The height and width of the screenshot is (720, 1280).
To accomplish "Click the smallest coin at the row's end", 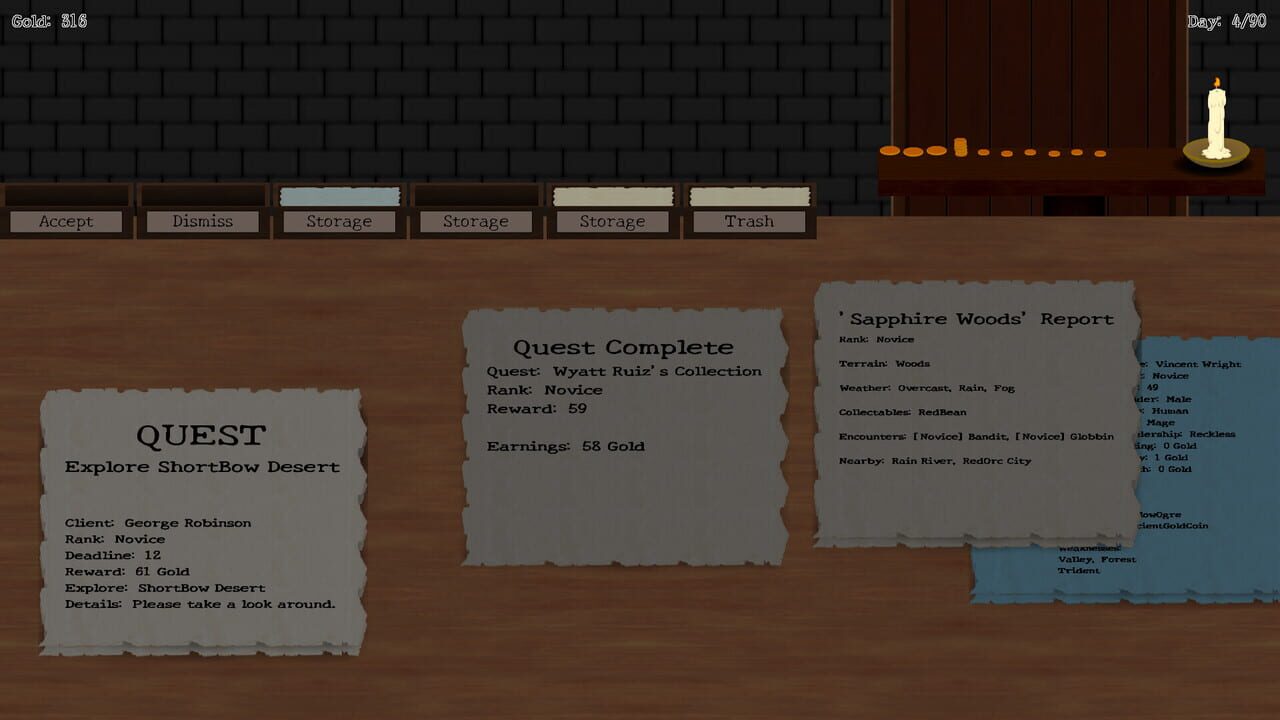I will pos(1101,153).
